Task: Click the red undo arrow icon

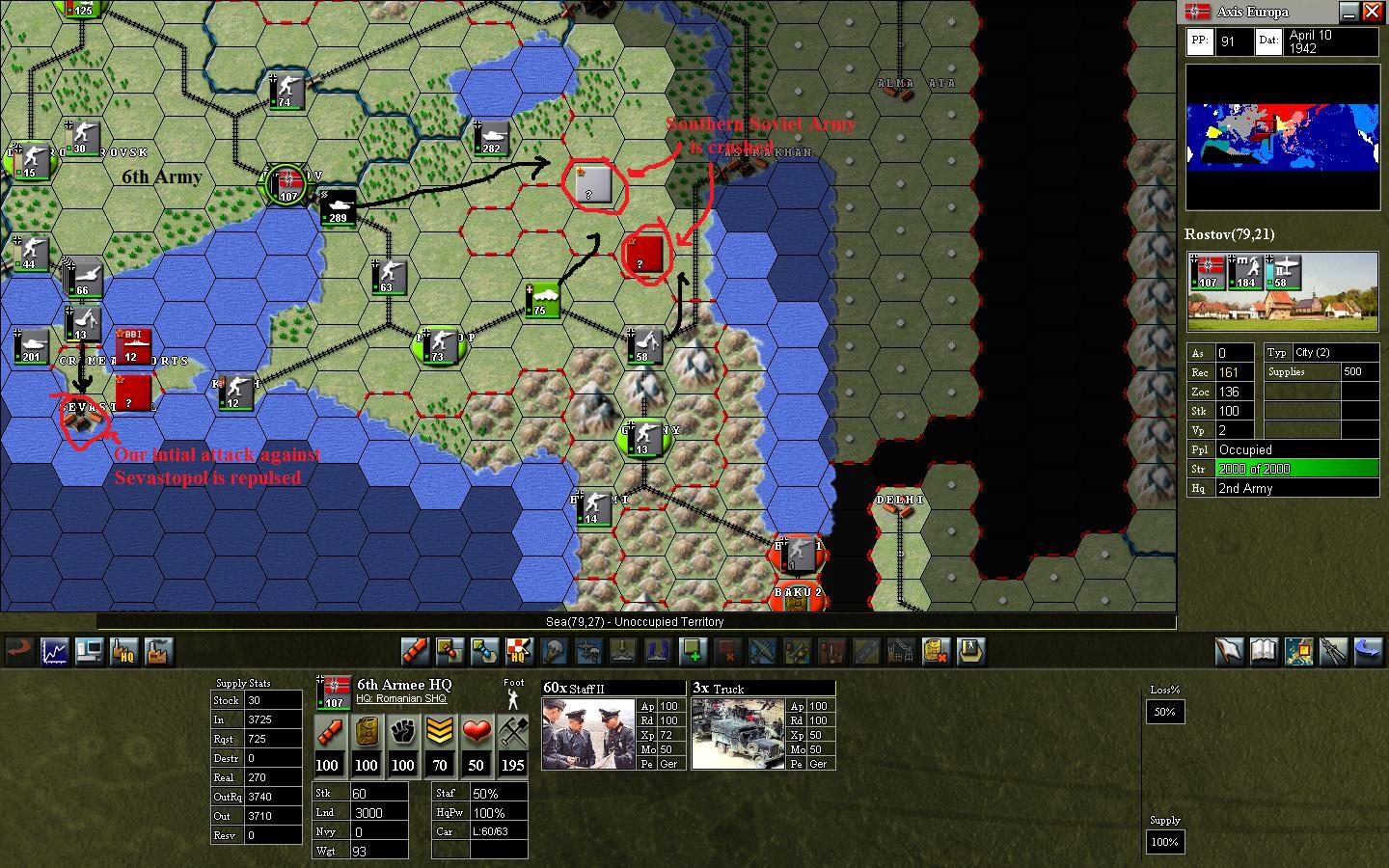Action: pyautogui.click(x=19, y=651)
